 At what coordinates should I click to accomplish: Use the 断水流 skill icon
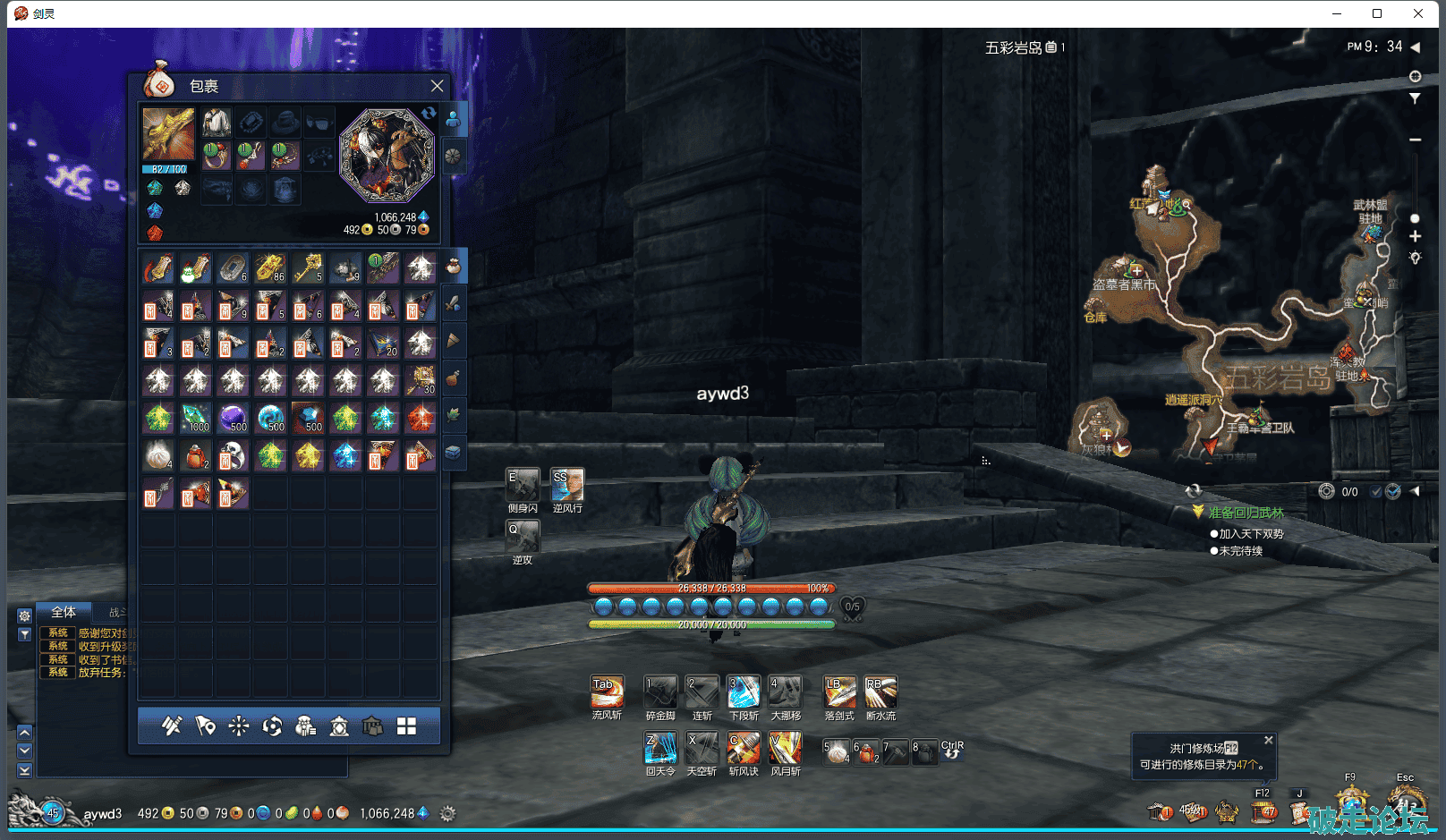point(880,692)
